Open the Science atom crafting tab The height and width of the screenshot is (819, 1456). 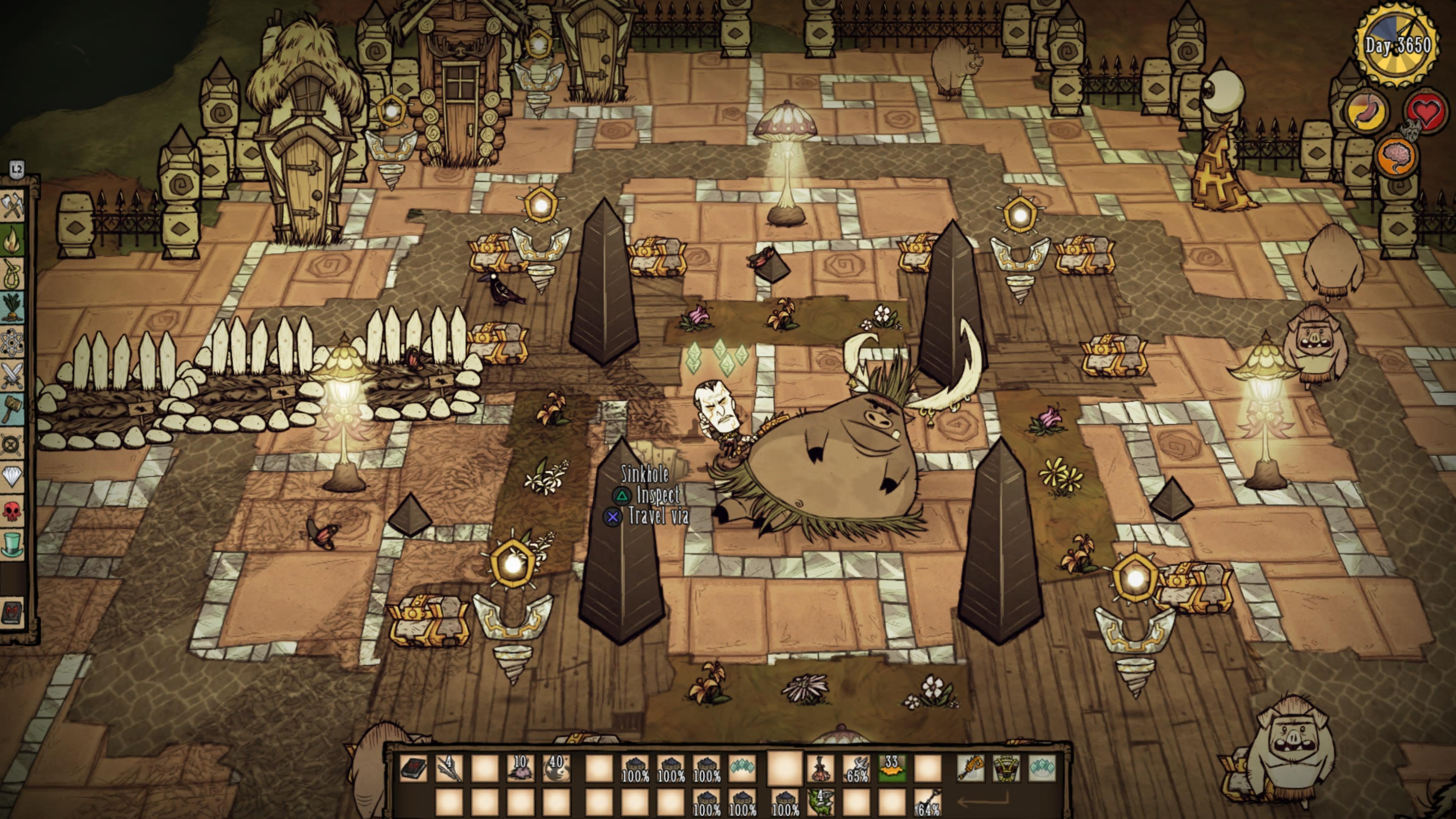[x=13, y=342]
